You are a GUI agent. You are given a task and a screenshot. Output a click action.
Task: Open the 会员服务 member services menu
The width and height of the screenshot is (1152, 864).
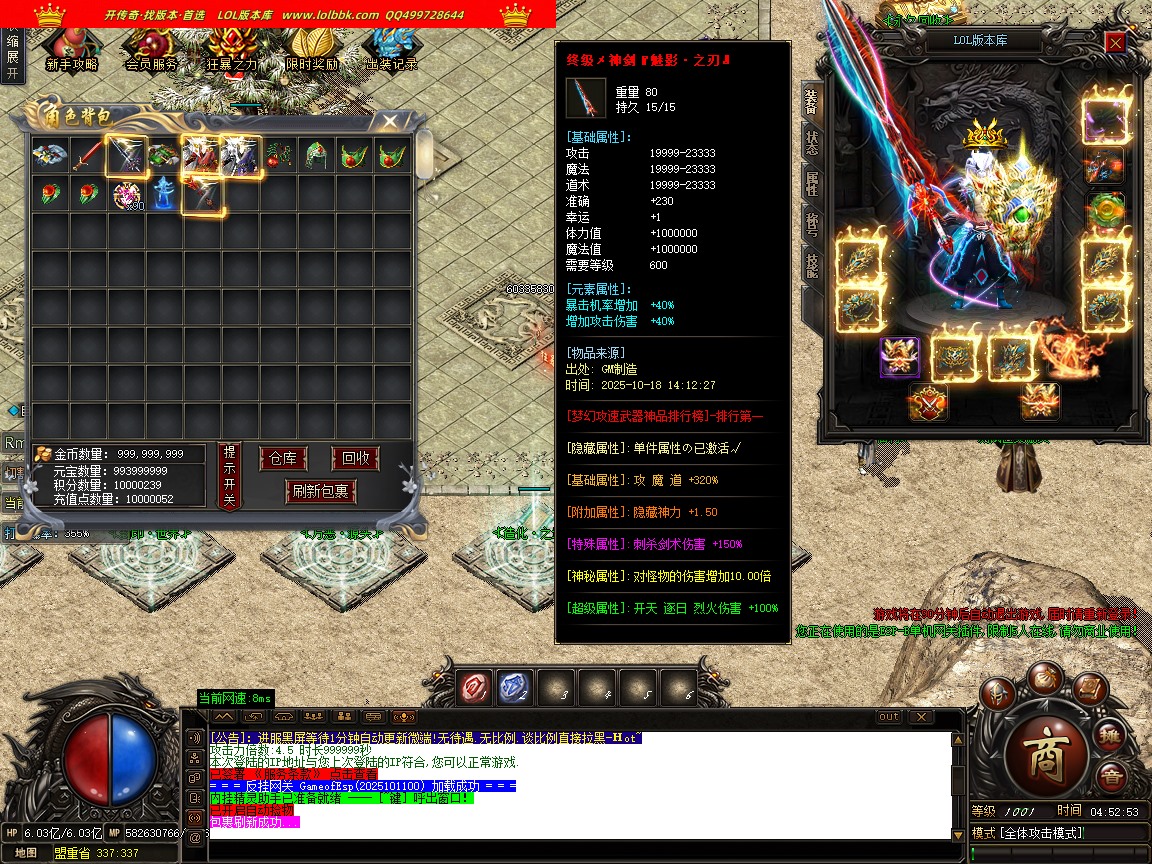click(x=151, y=48)
